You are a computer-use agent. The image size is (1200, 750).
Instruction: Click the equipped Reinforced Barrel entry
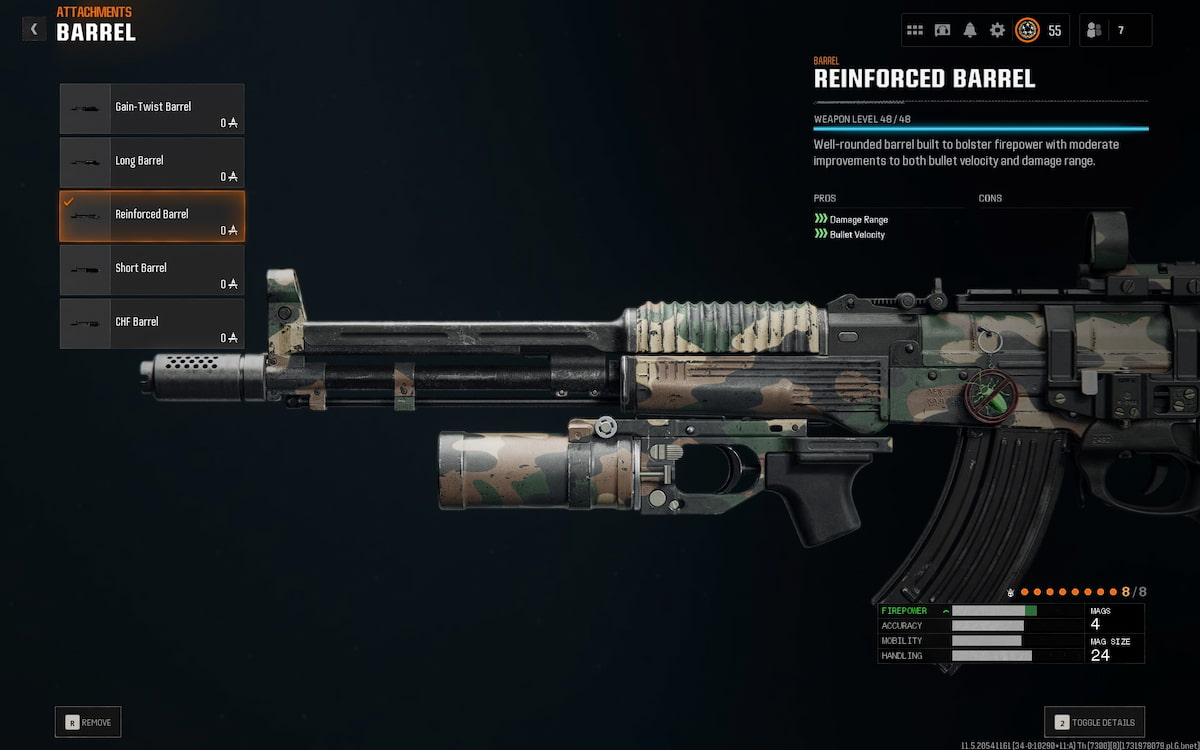coord(152,216)
